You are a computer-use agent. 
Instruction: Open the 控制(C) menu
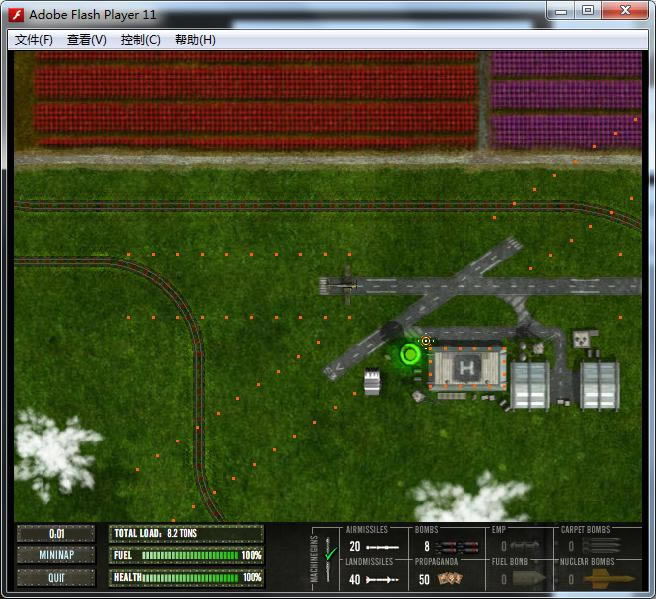tap(140, 40)
